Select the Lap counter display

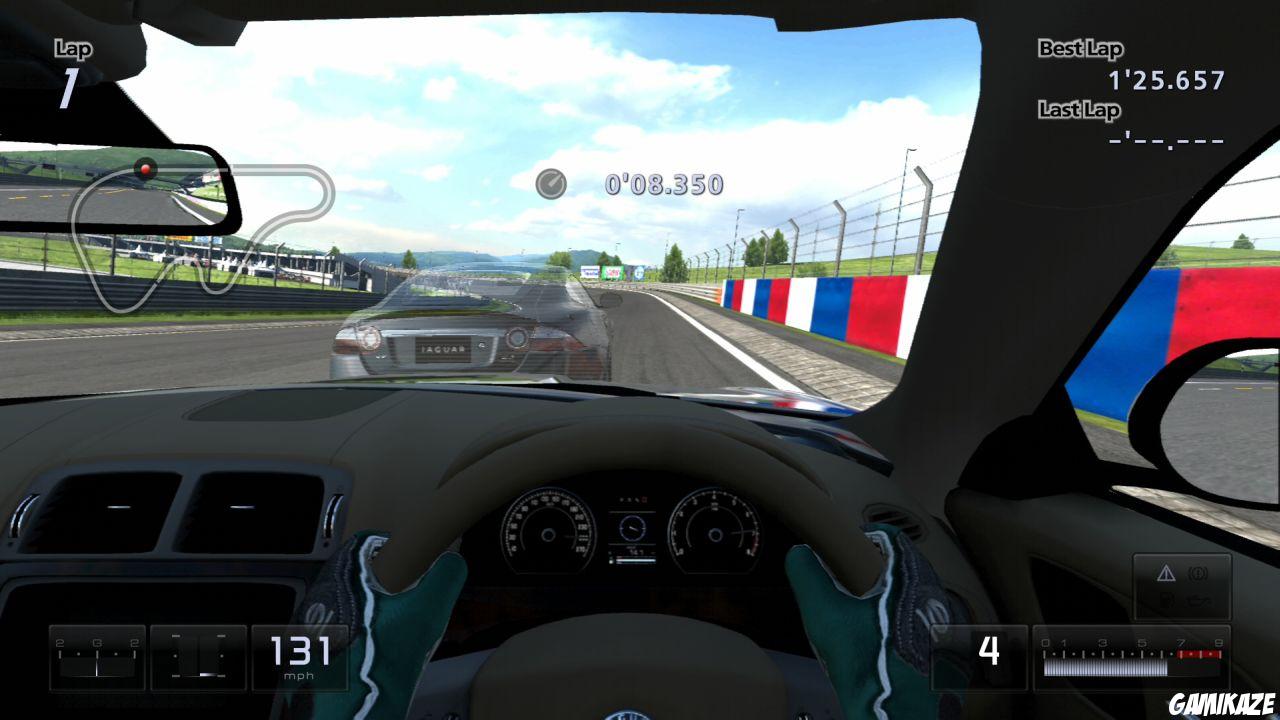pyautogui.click(x=70, y=60)
